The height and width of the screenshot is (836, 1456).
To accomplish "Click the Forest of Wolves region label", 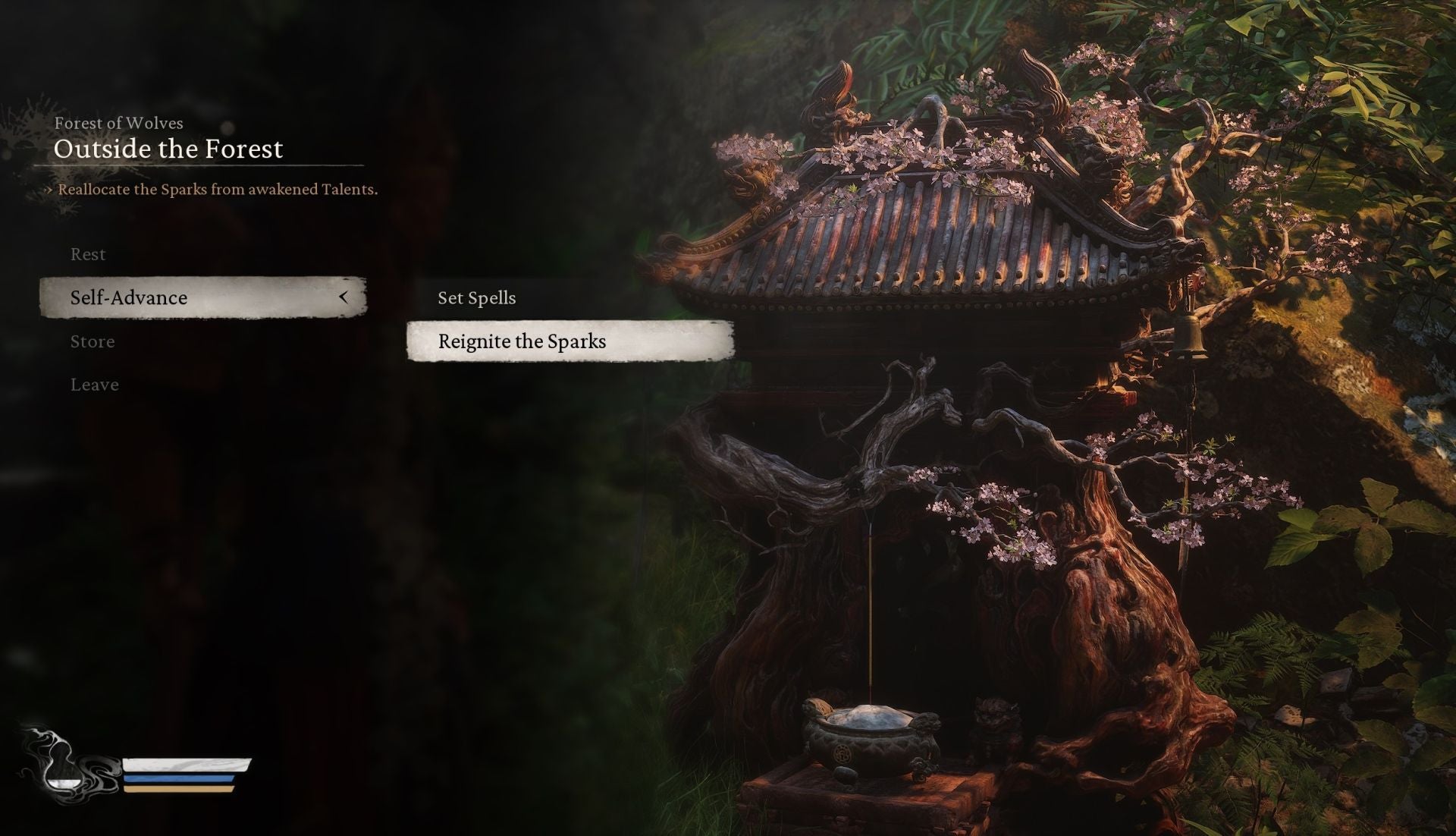I will pos(118,123).
